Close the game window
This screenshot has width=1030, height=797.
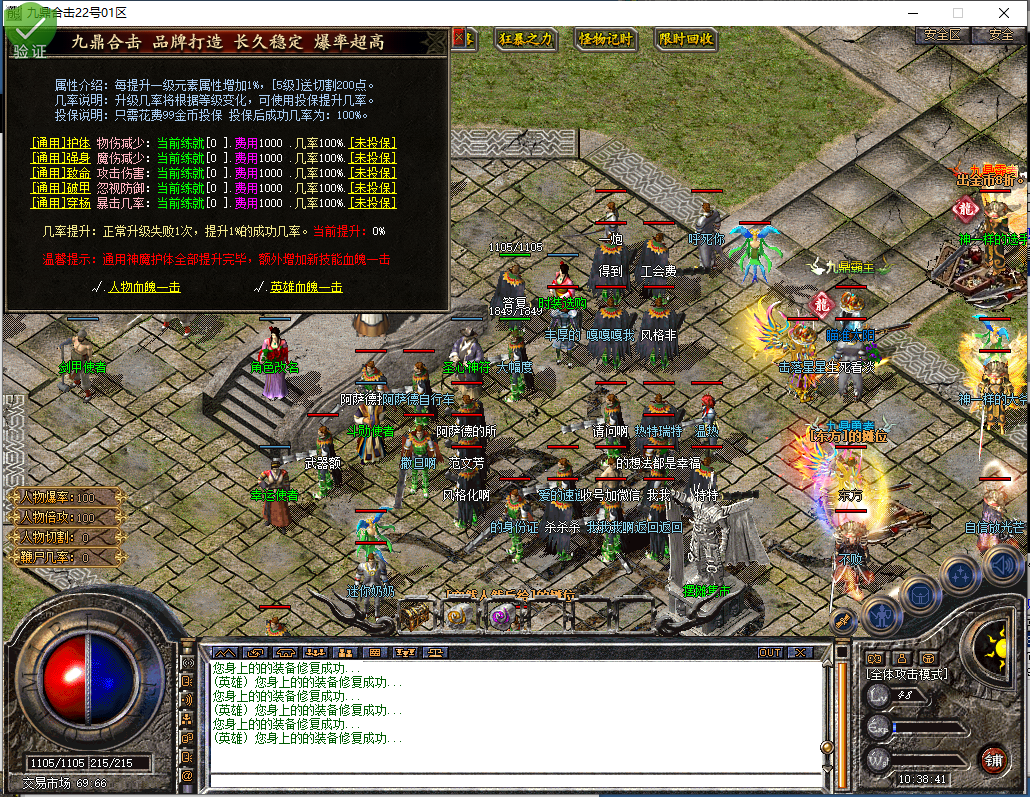point(1004,13)
